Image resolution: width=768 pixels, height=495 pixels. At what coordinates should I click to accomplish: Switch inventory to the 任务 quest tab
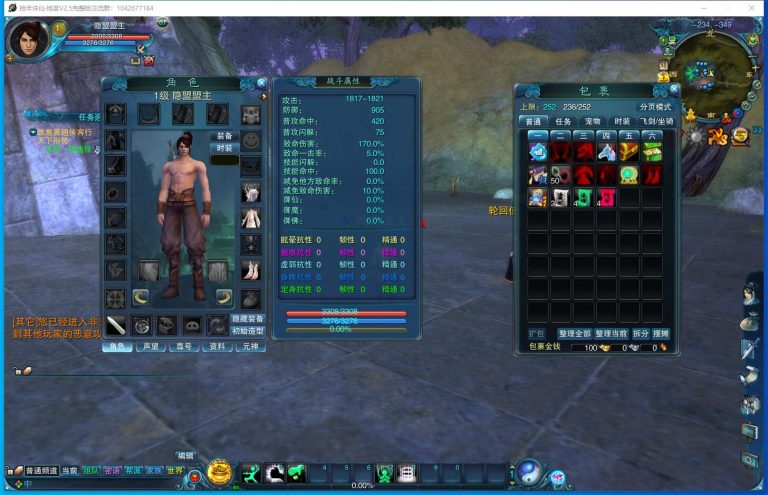point(564,122)
